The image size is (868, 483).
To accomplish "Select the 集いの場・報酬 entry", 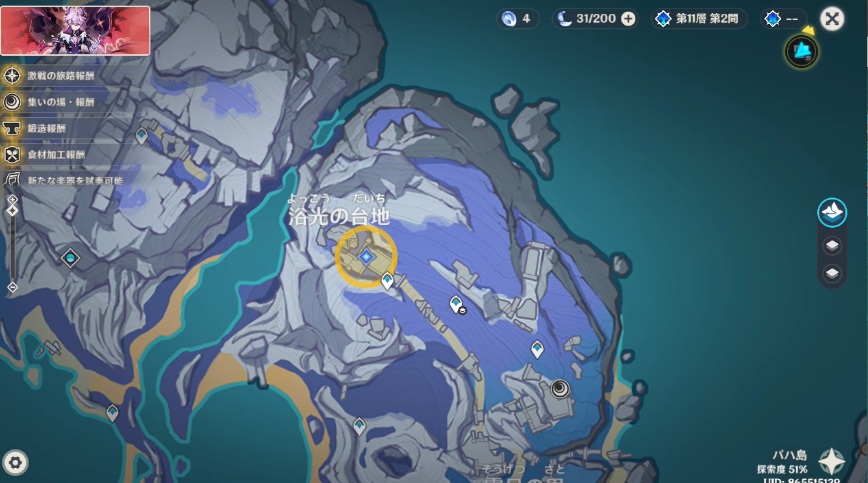I will [55, 101].
